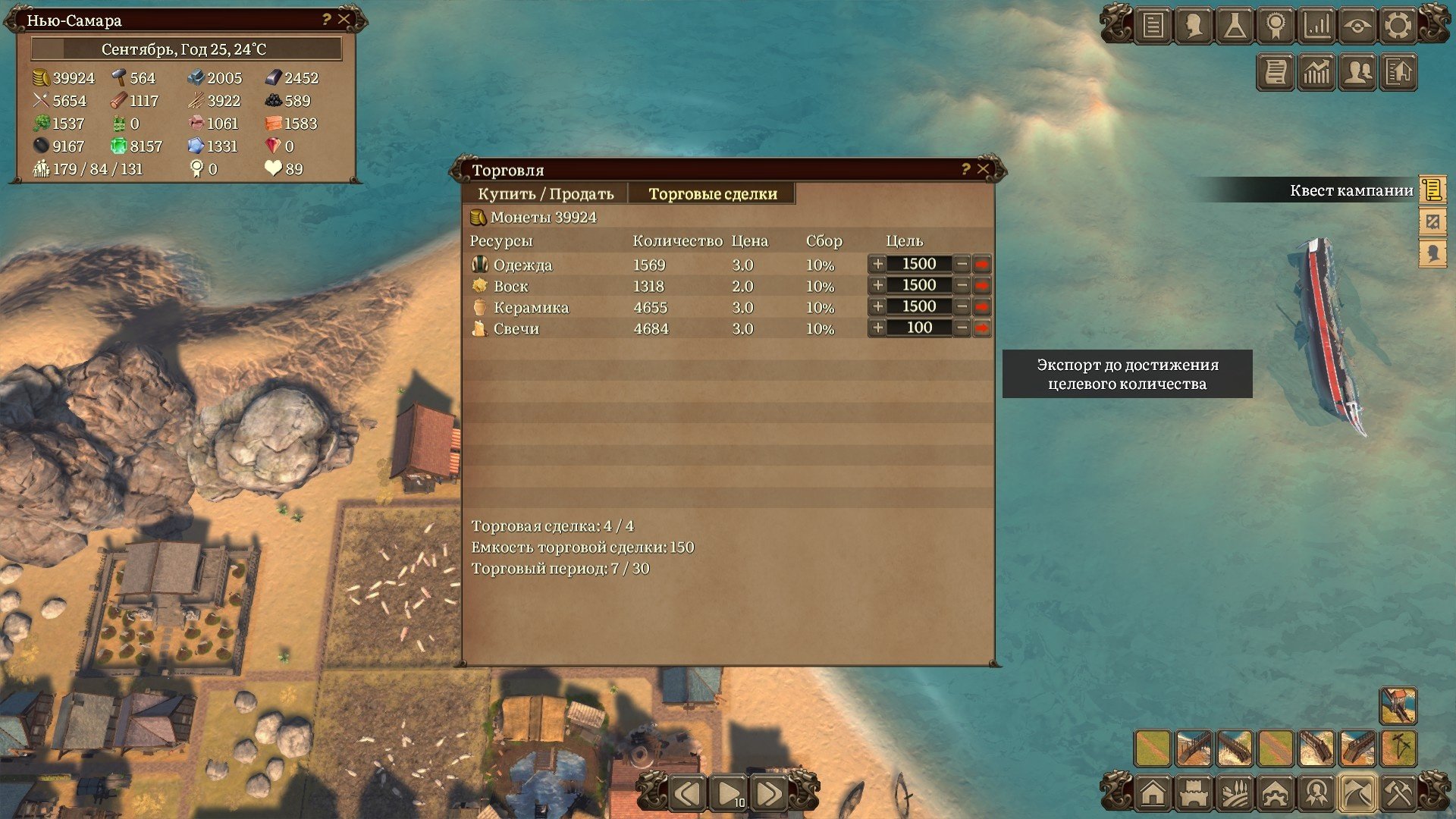Open the house building category
1456x819 pixels.
click(x=1153, y=794)
